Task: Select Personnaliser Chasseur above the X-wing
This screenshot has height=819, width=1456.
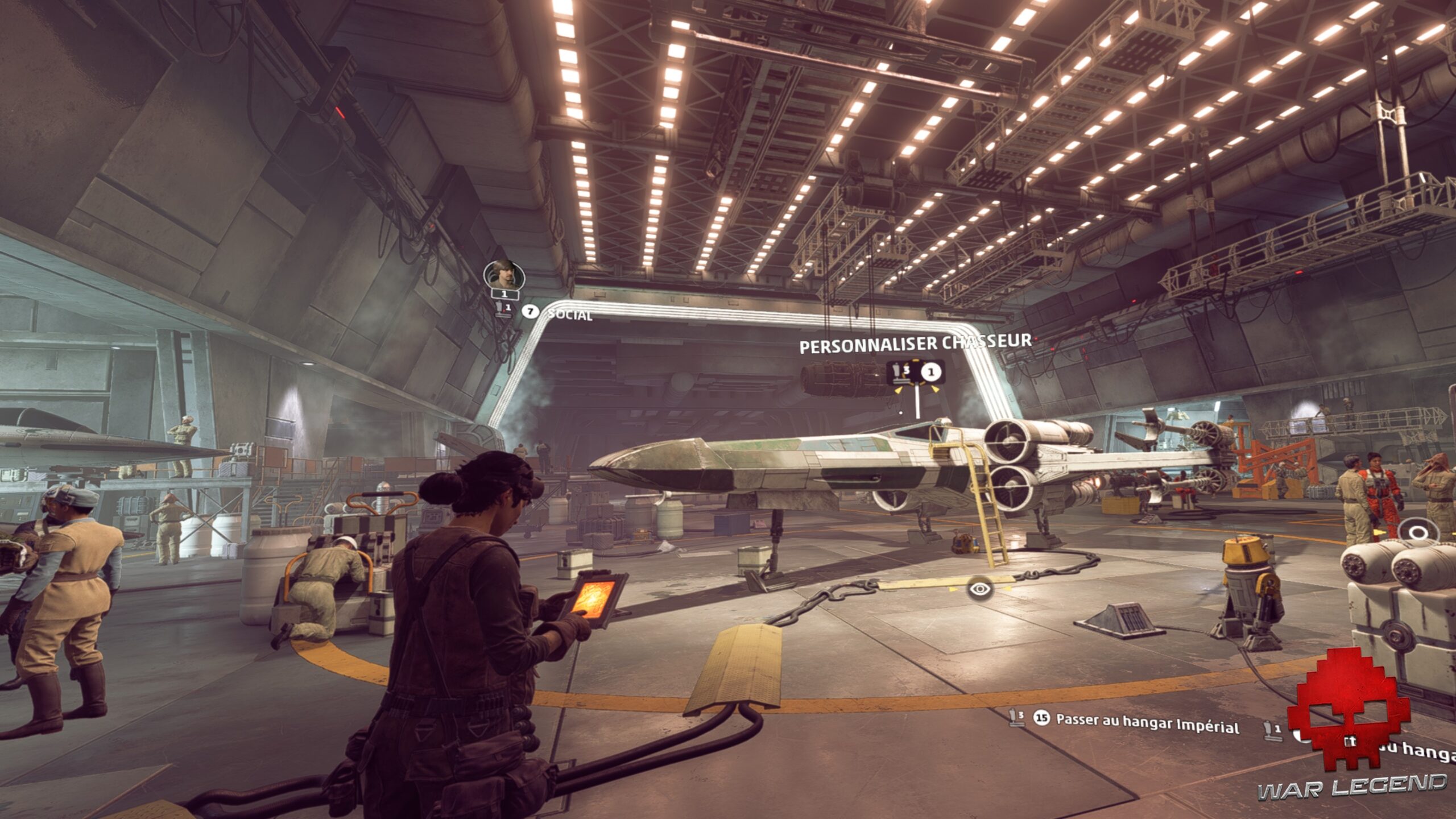Action: click(915, 344)
